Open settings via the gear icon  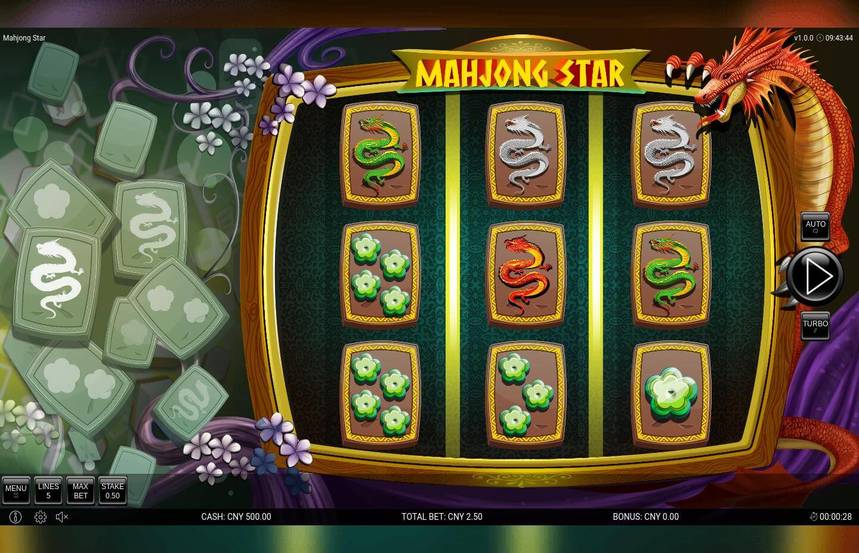40,517
